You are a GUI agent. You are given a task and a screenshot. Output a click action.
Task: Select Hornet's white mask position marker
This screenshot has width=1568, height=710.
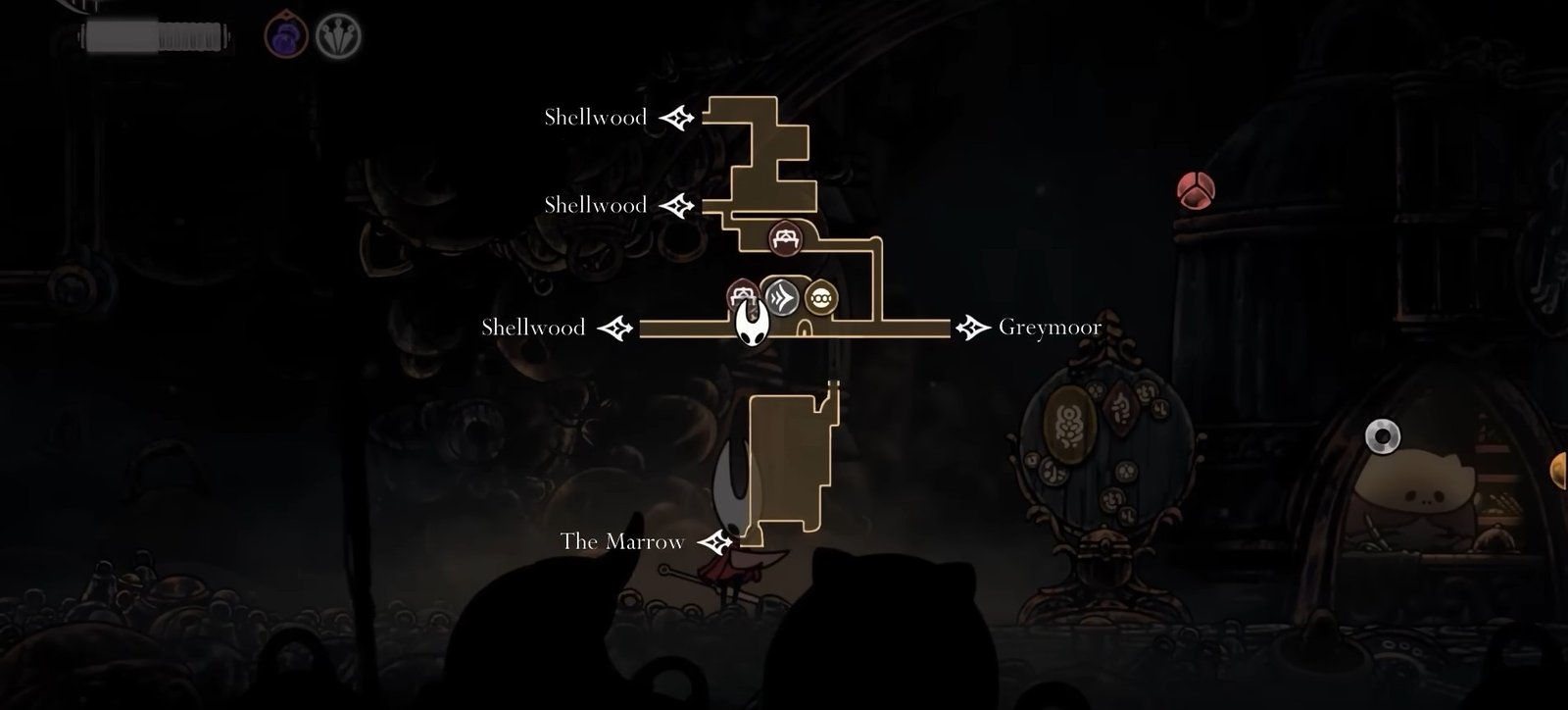tap(752, 323)
